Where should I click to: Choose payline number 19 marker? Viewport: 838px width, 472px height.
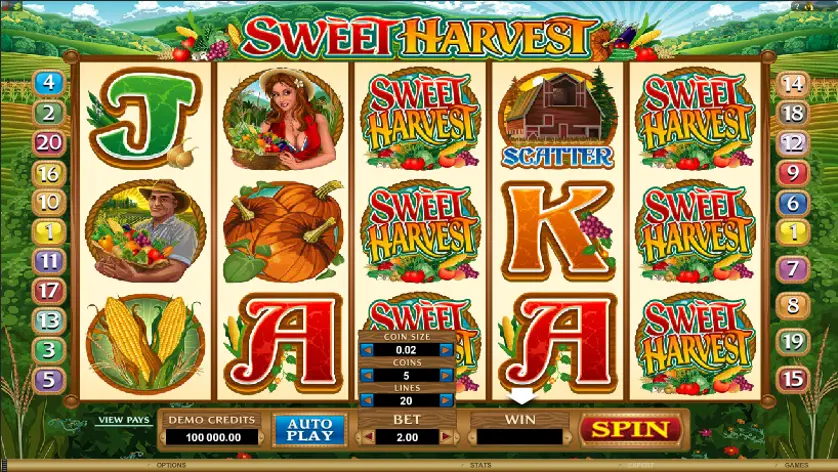click(792, 342)
